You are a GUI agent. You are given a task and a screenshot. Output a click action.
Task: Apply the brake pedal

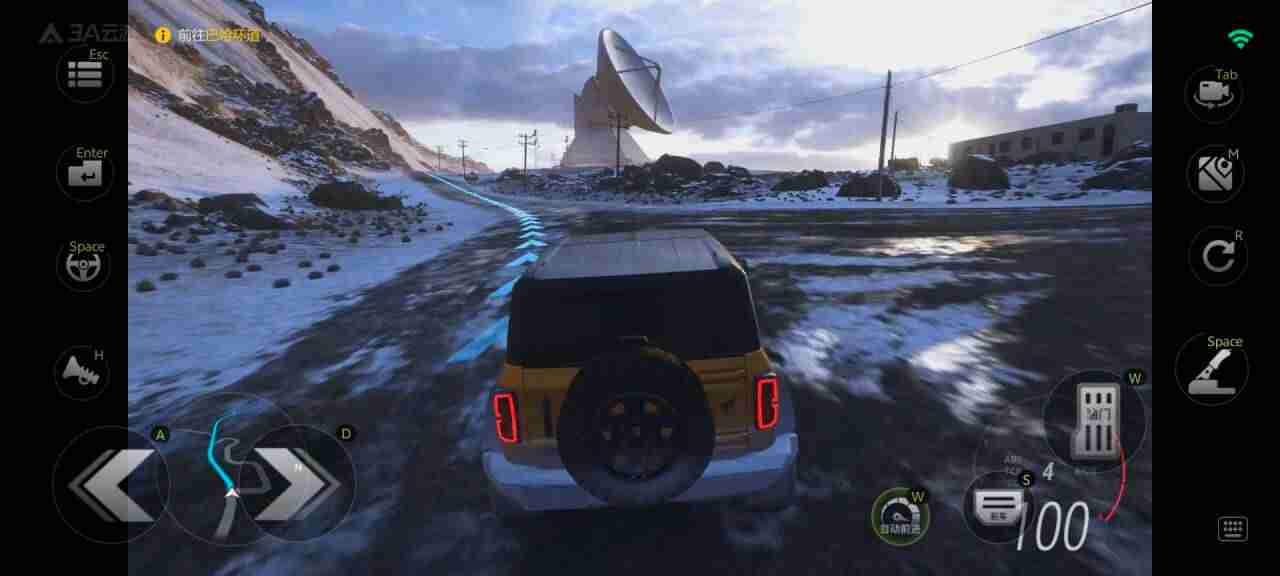point(1000,507)
